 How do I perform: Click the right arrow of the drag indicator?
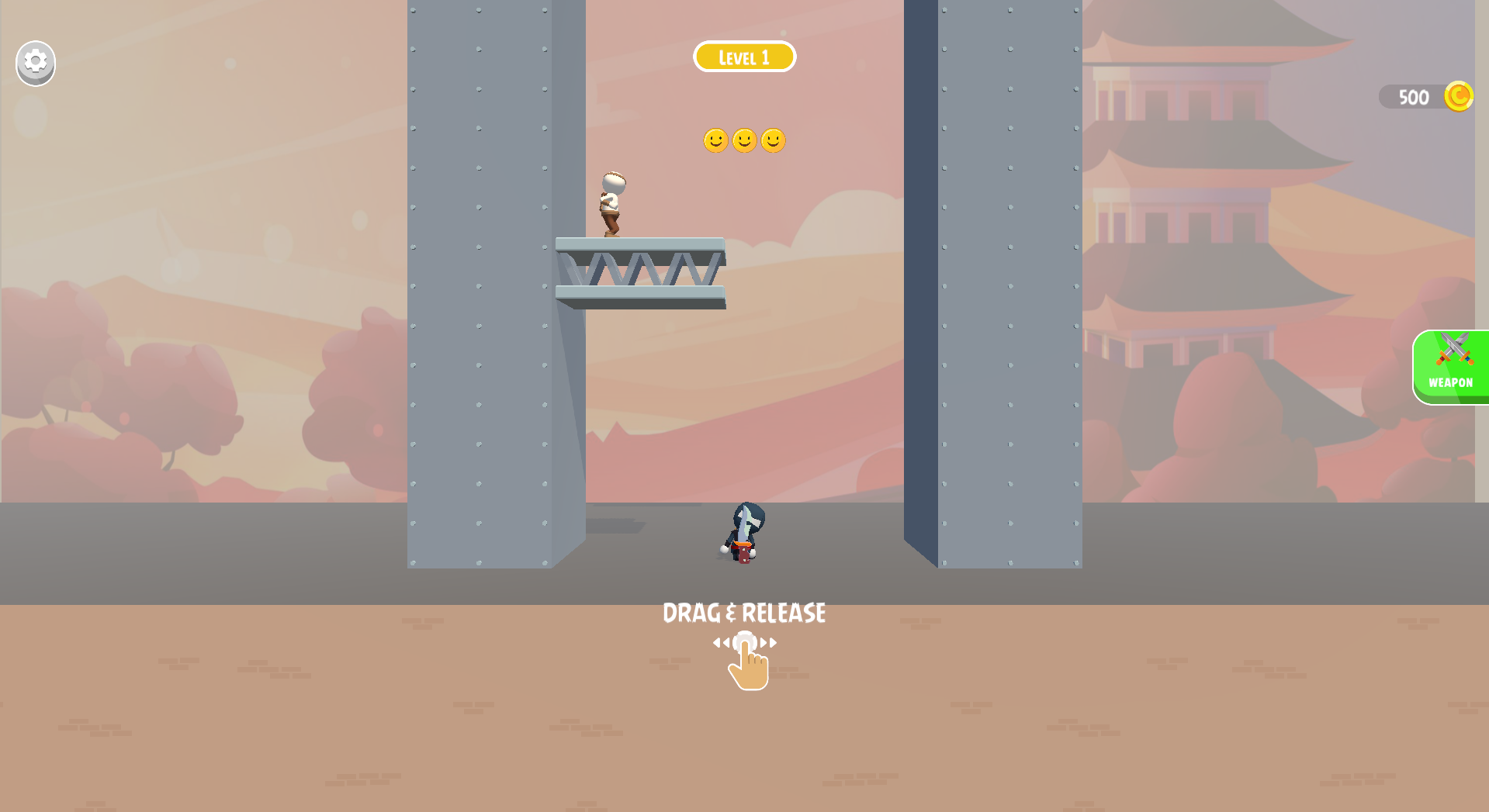click(x=770, y=642)
